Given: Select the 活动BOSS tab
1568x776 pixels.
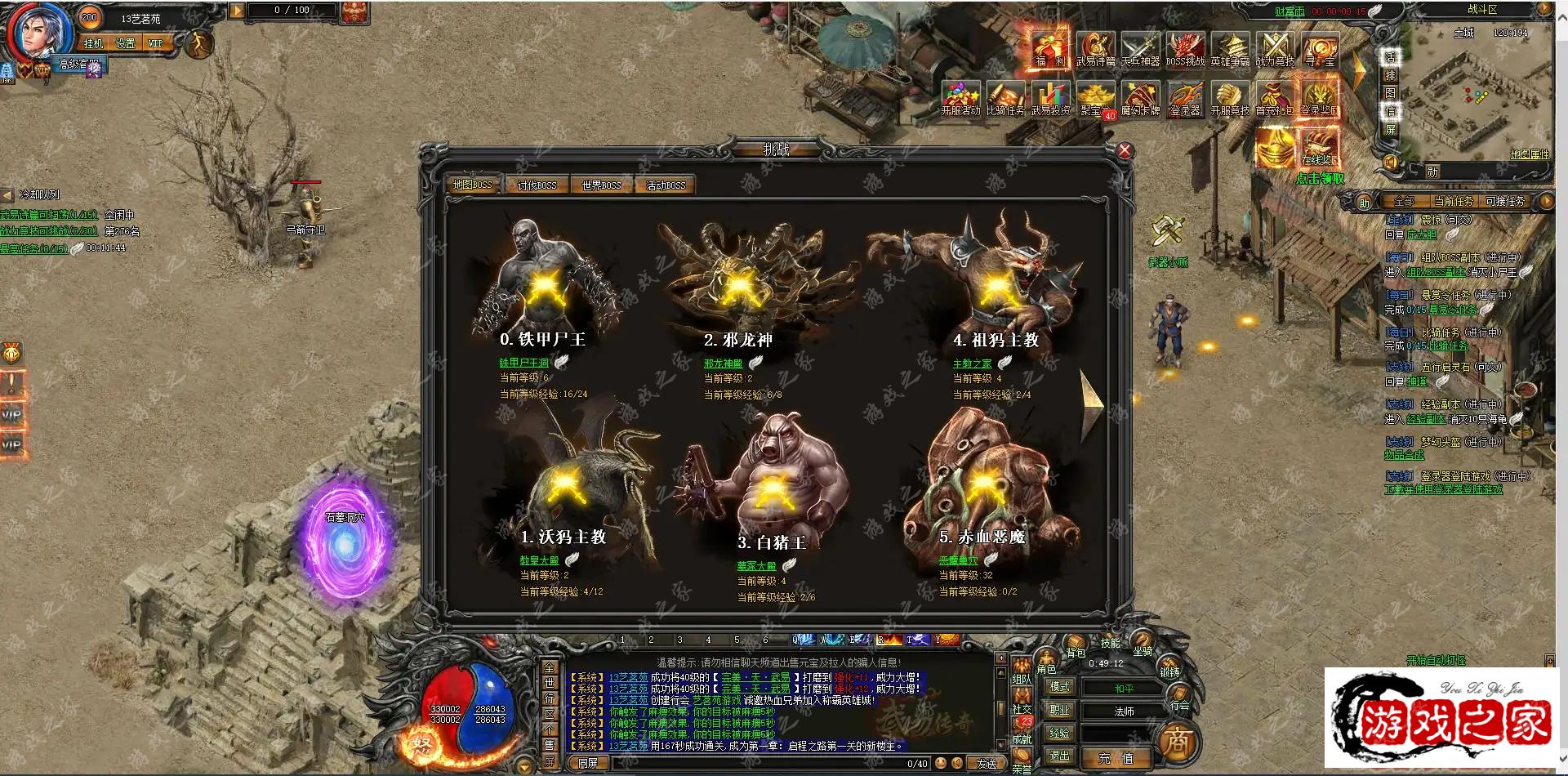Looking at the screenshot, I should click(x=666, y=185).
